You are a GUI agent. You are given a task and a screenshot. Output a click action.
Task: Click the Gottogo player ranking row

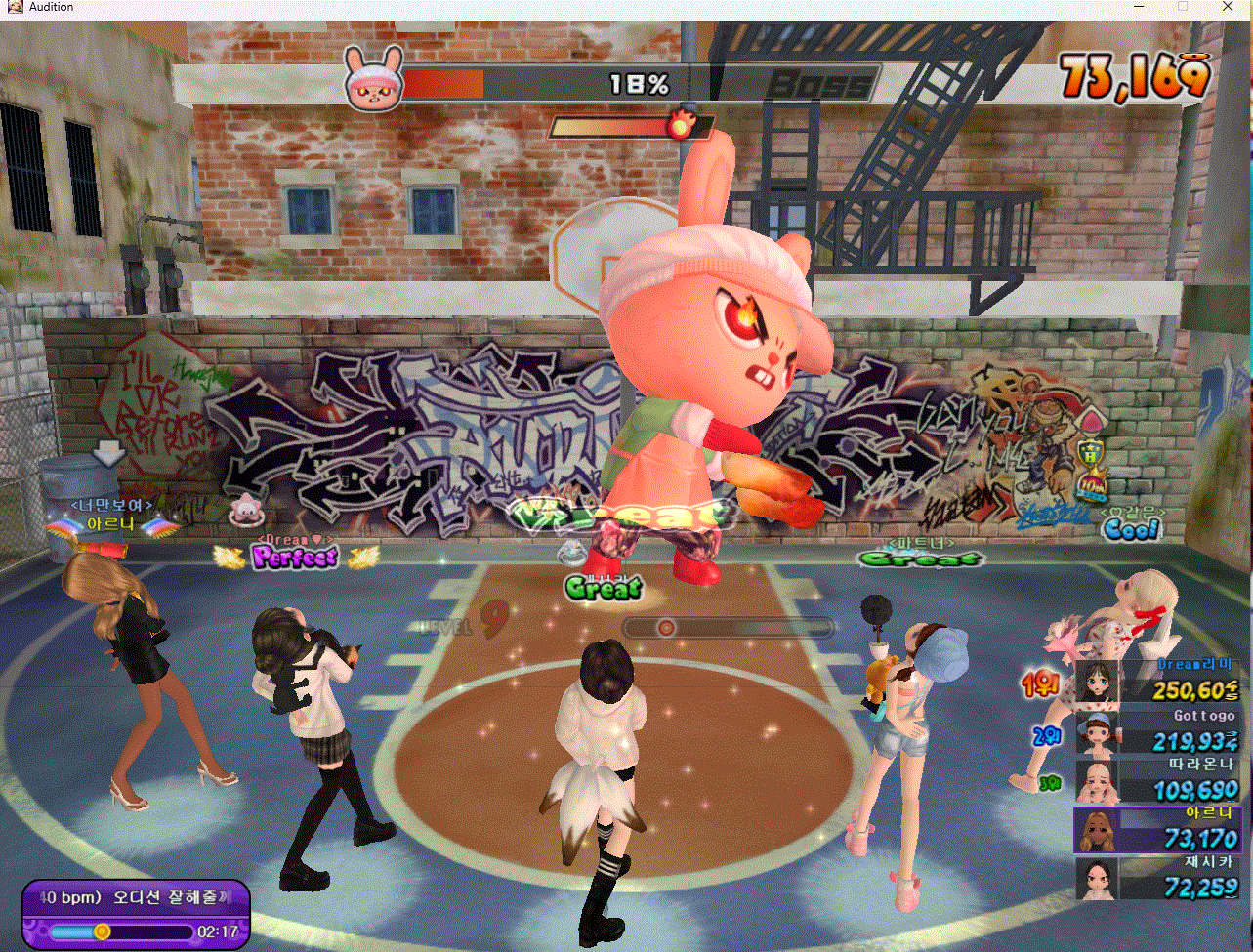(1160, 731)
